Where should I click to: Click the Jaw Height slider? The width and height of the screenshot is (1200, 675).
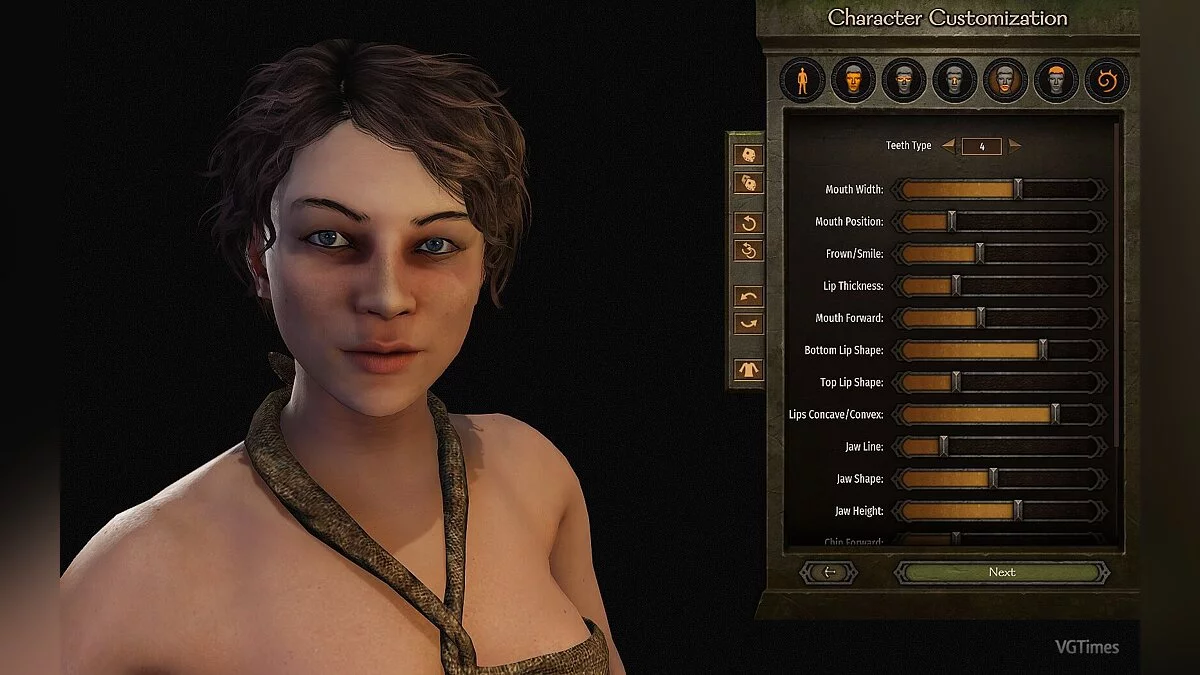click(1018, 511)
